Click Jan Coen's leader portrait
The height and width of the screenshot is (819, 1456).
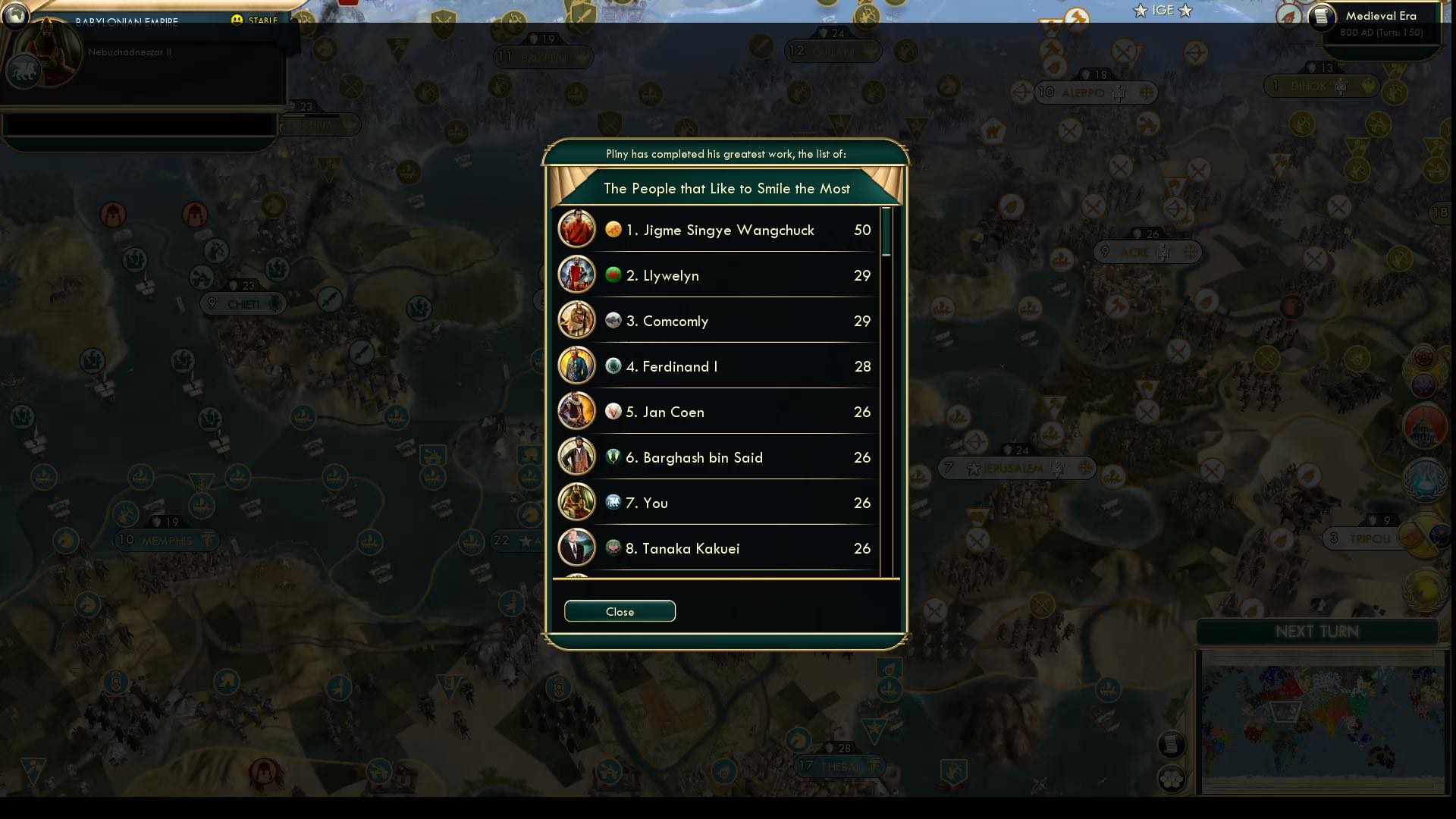576,411
